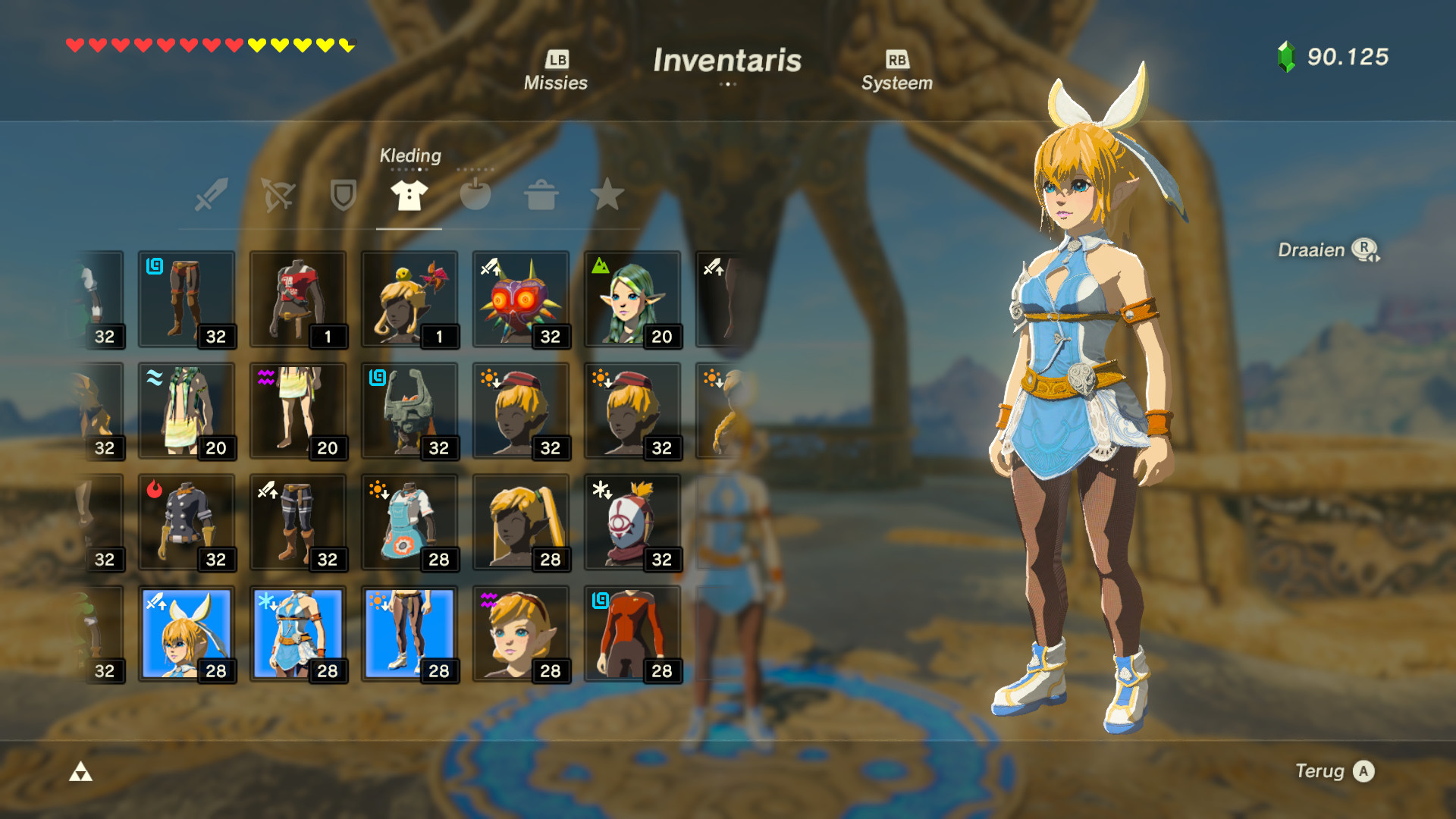This screenshot has width=1456, height=819.
Task: Select the cooking pot category icon
Action: [x=541, y=196]
